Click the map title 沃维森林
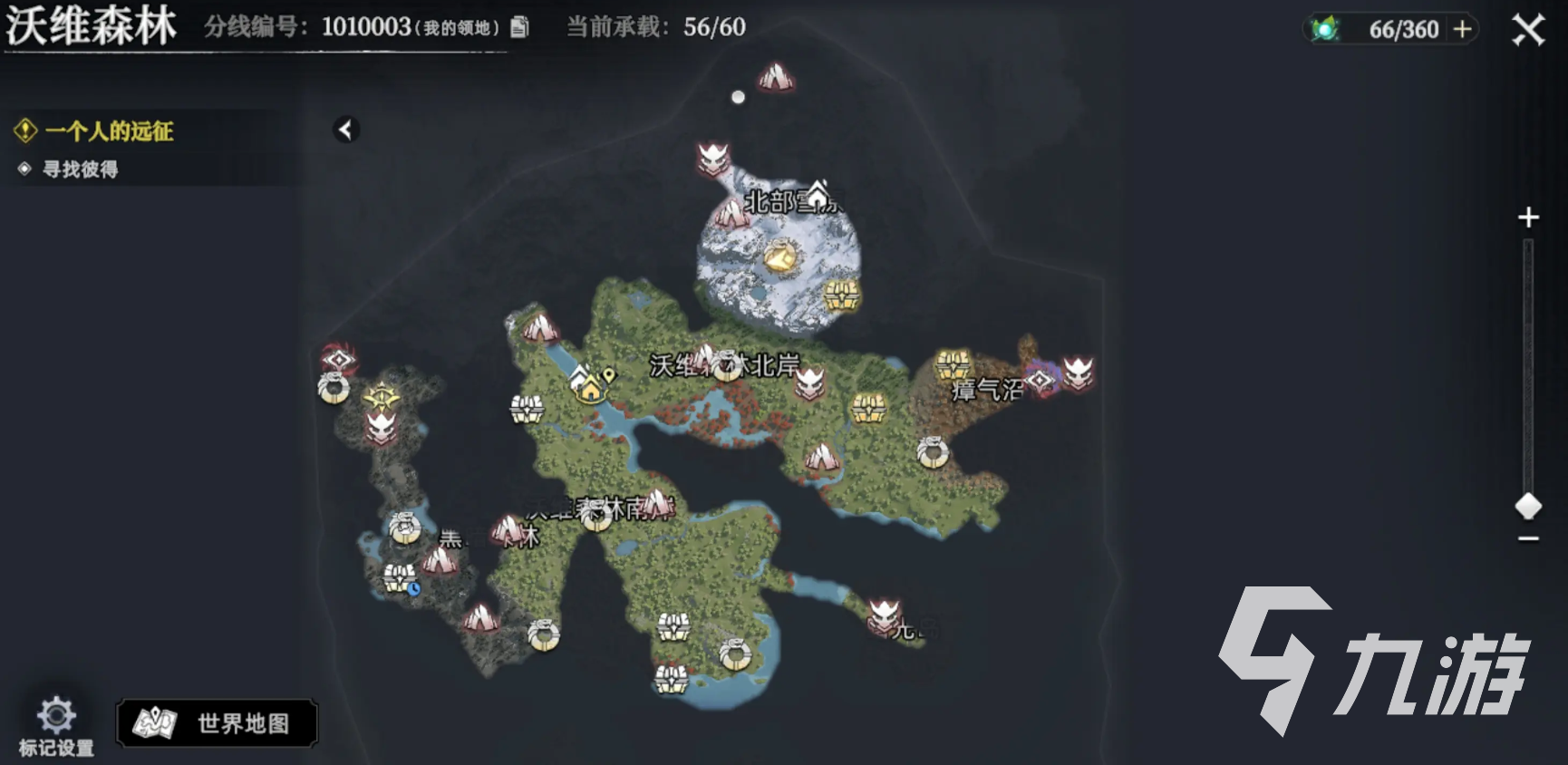Screen dimensions: 1568x765 tap(91, 26)
